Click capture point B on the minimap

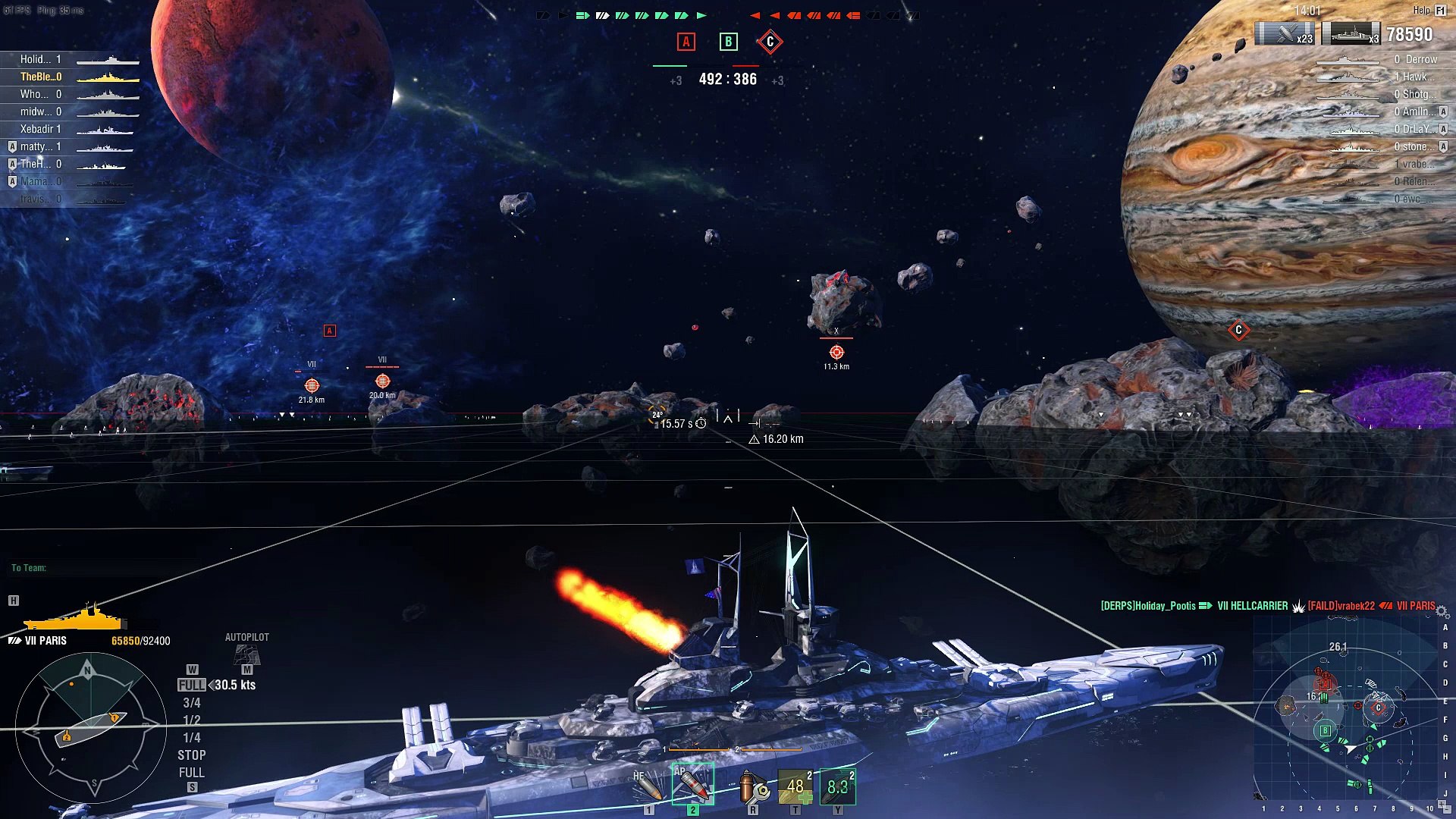tap(1326, 730)
